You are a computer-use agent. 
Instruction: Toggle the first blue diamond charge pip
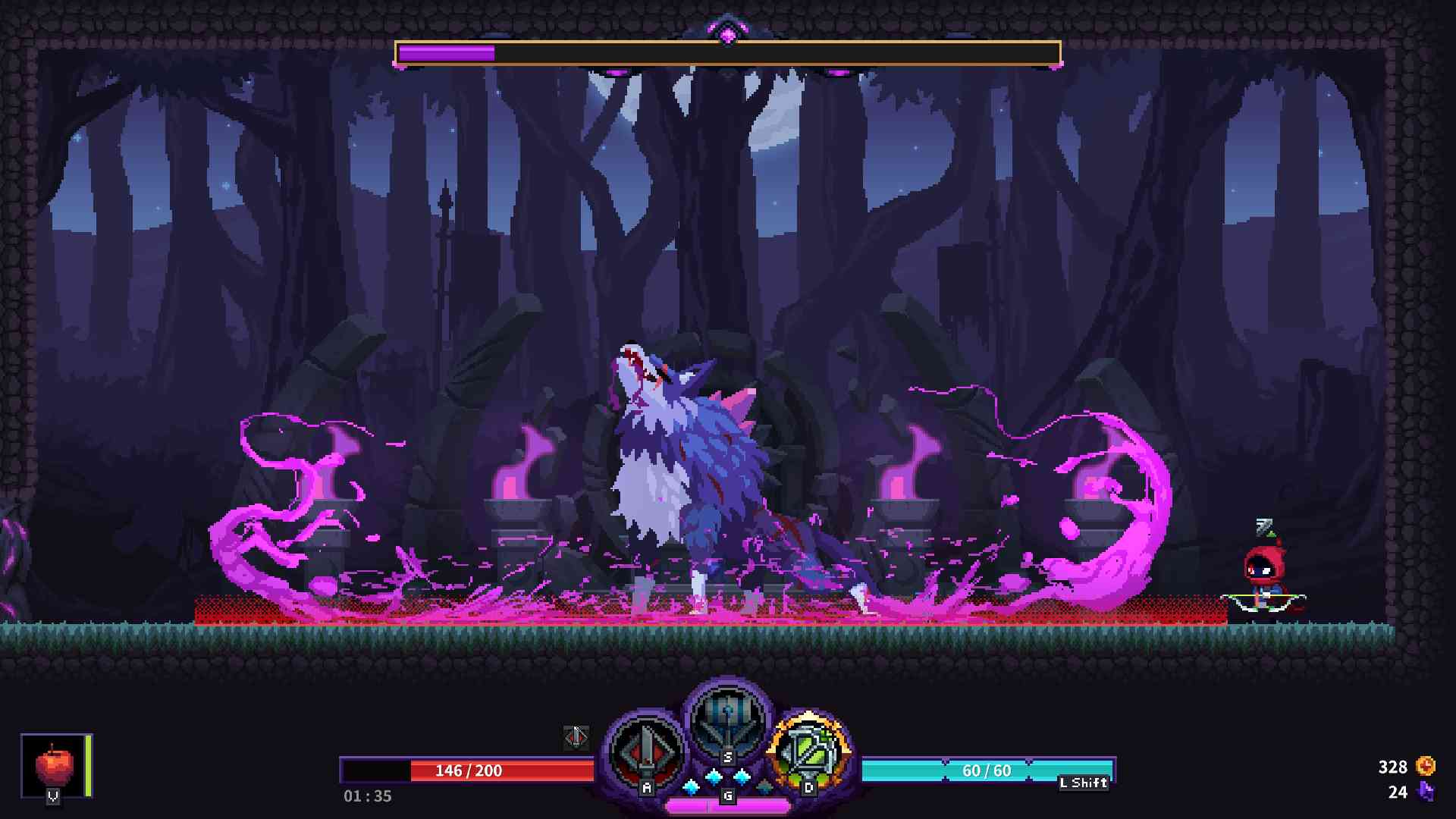691,786
